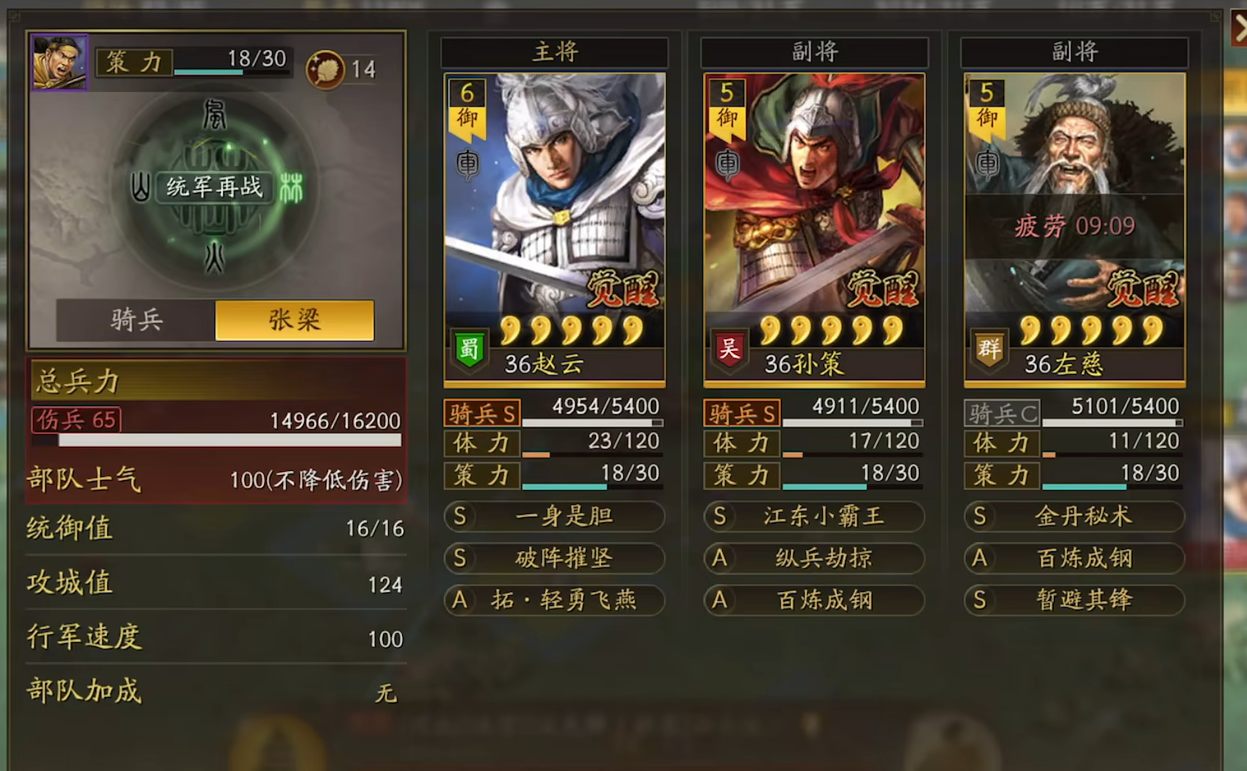The image size is (1247, 771).
Task: Open the 破阵摧坚 skill
Action: tap(554, 558)
